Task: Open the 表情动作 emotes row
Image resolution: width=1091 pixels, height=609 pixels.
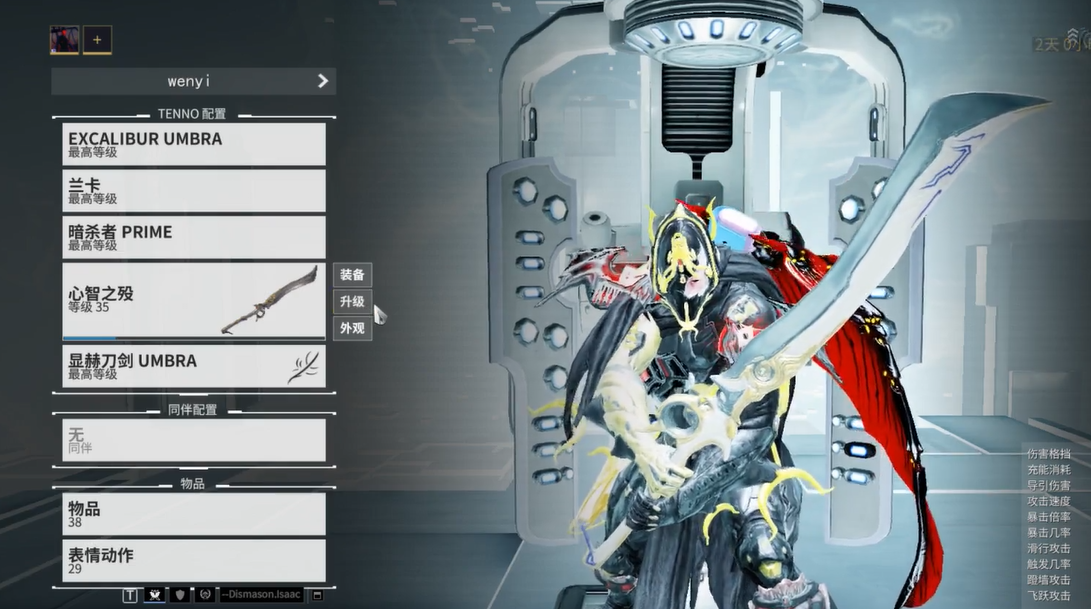Action: click(x=193, y=560)
